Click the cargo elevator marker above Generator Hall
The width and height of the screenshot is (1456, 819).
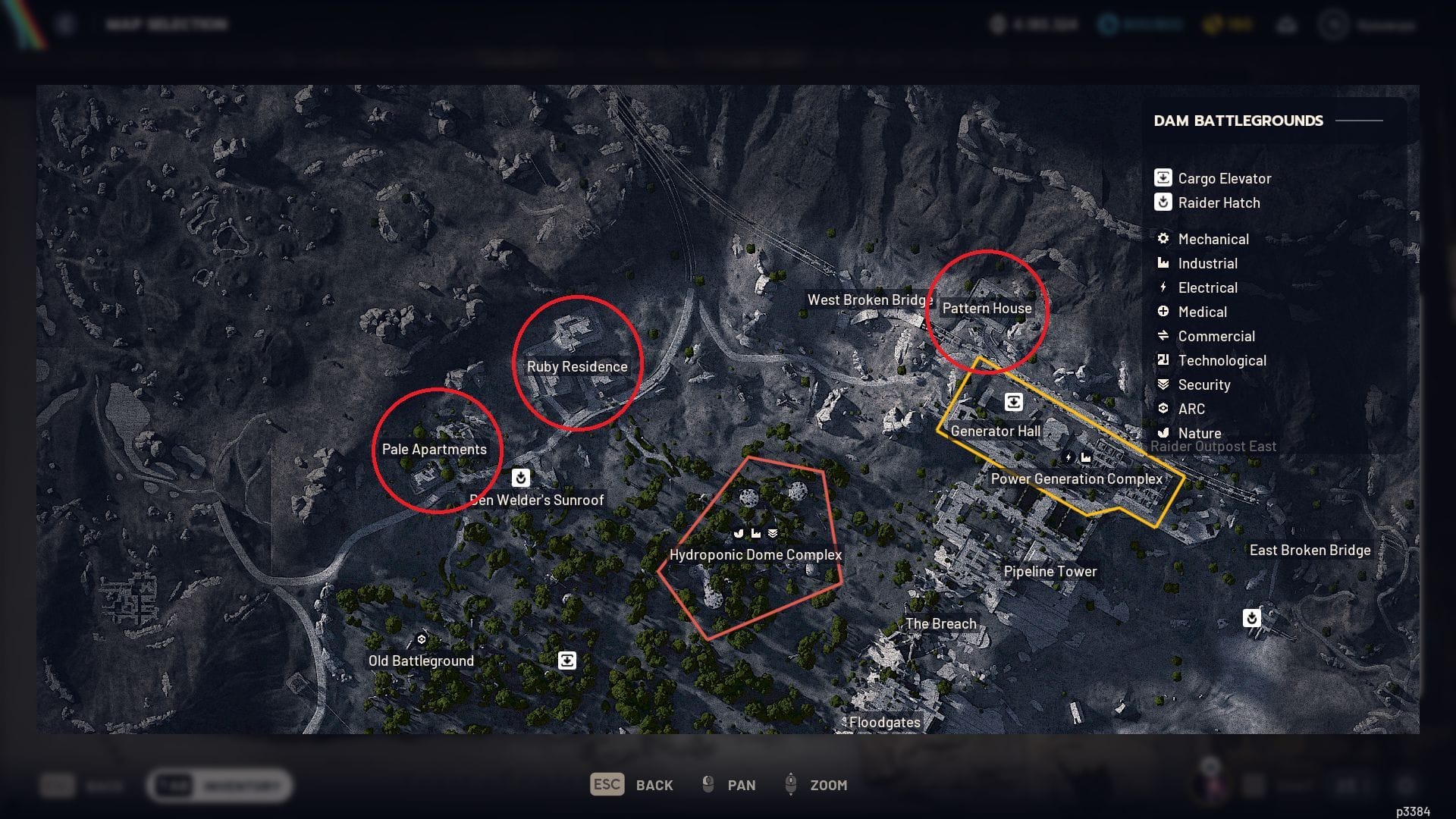tap(1014, 402)
